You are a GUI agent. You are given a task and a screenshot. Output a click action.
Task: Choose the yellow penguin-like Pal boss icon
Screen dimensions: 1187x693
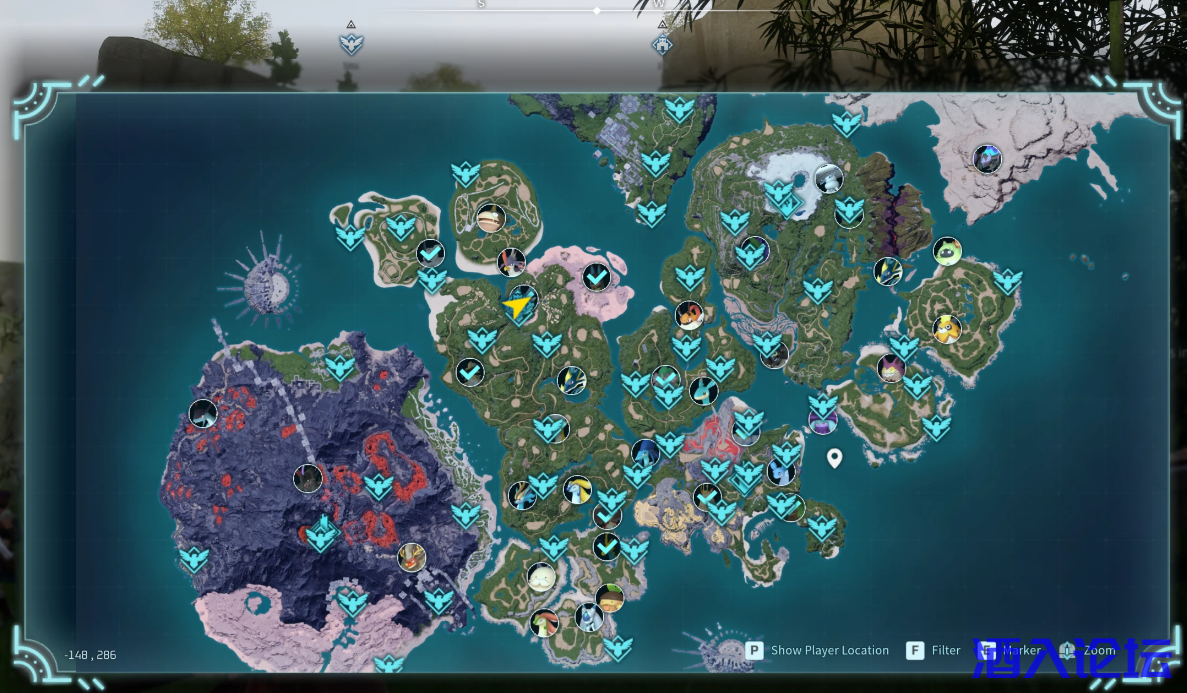click(946, 328)
